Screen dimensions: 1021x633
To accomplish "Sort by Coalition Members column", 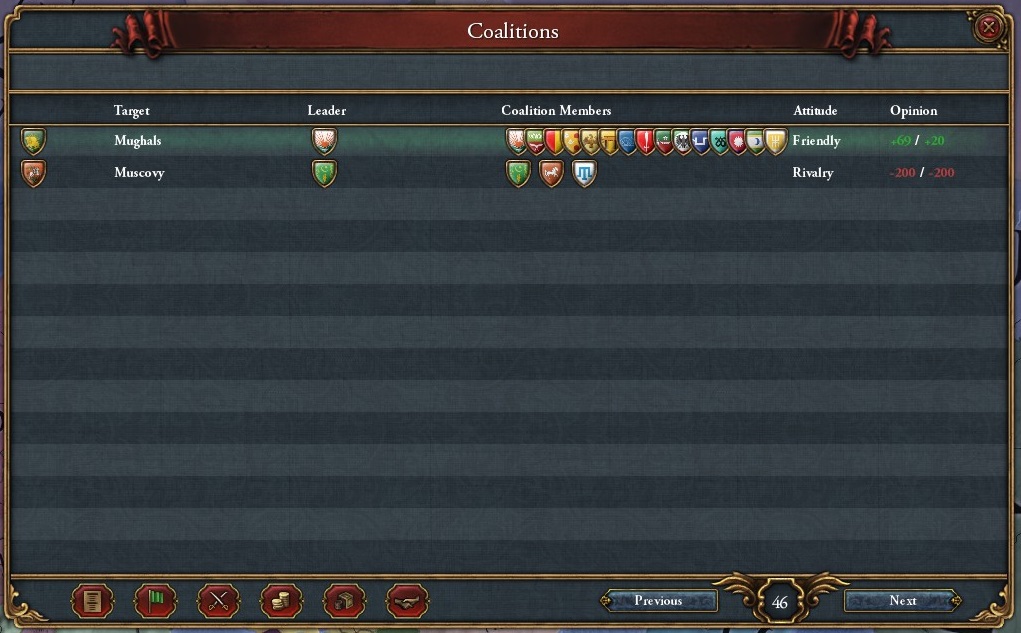I will [x=555, y=111].
